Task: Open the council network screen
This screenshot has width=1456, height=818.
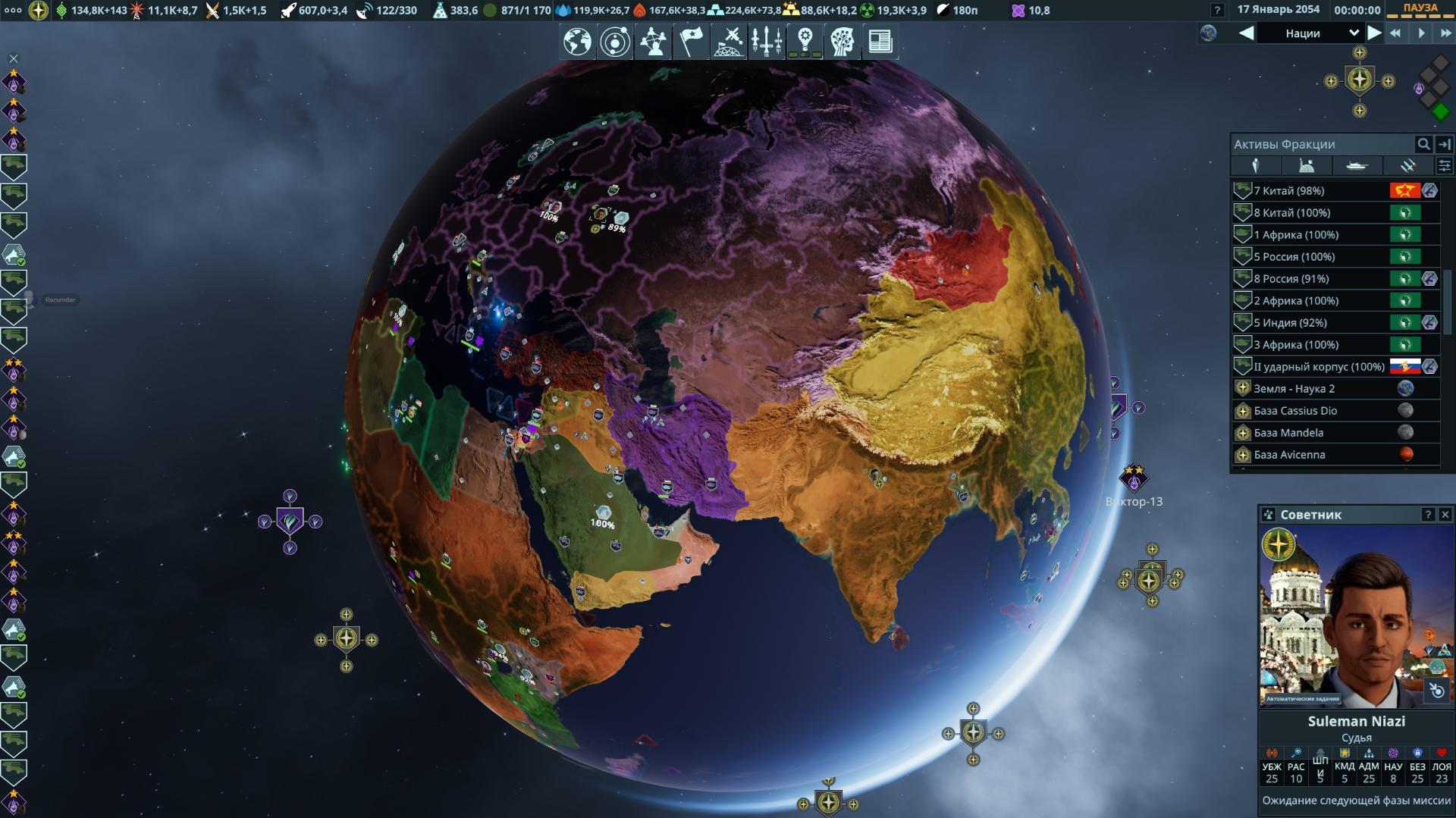Action: (x=653, y=42)
